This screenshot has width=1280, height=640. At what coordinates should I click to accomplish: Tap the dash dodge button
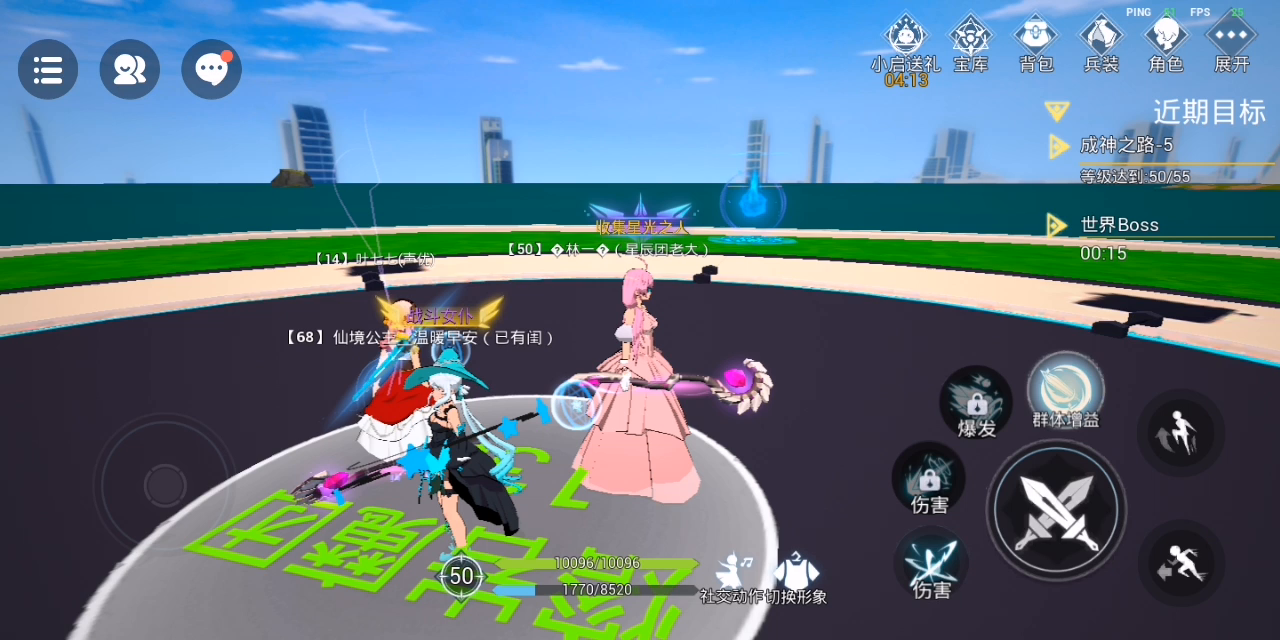[x=1181, y=563]
